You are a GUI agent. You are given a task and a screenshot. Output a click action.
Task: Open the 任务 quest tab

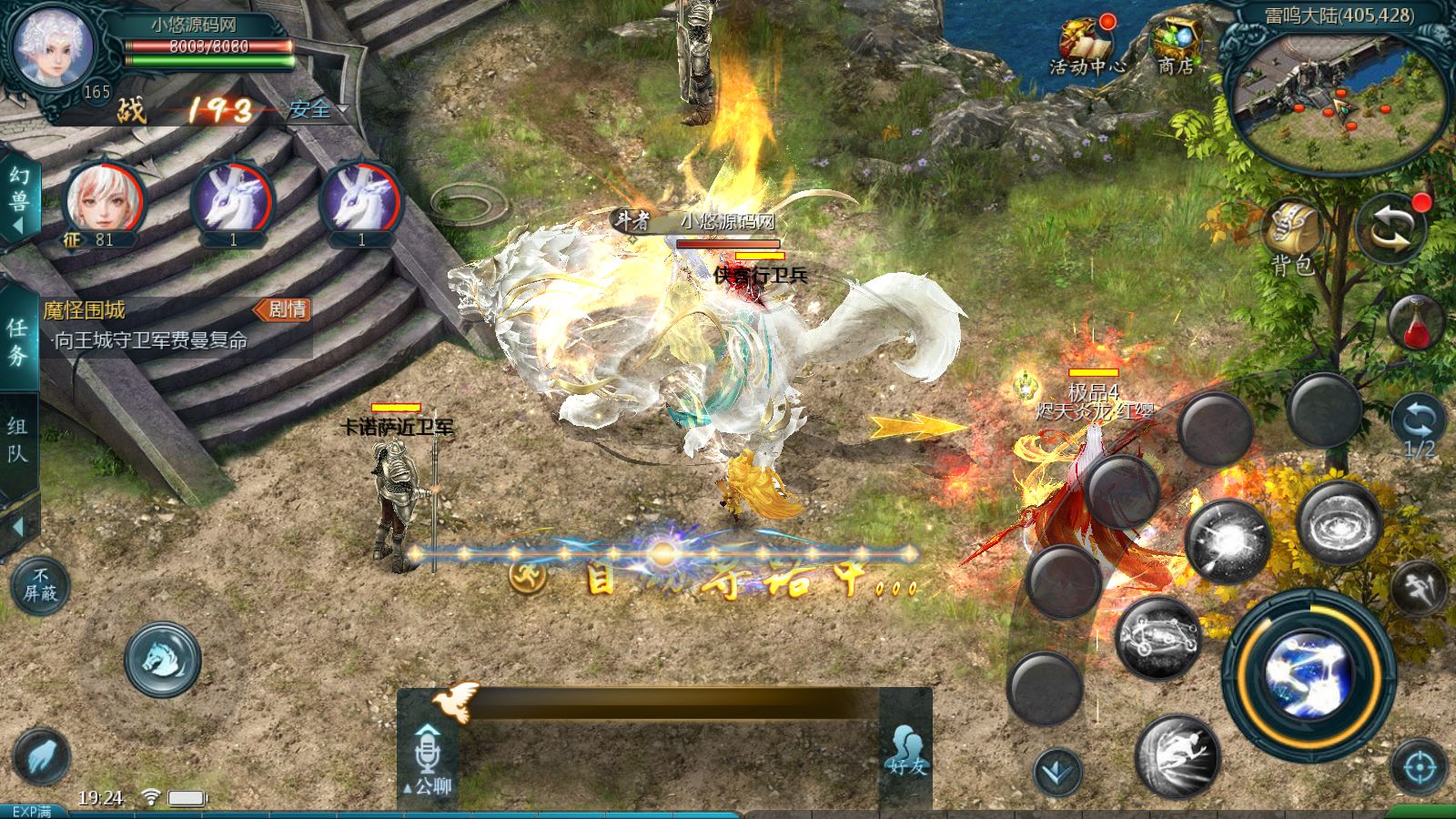17,341
